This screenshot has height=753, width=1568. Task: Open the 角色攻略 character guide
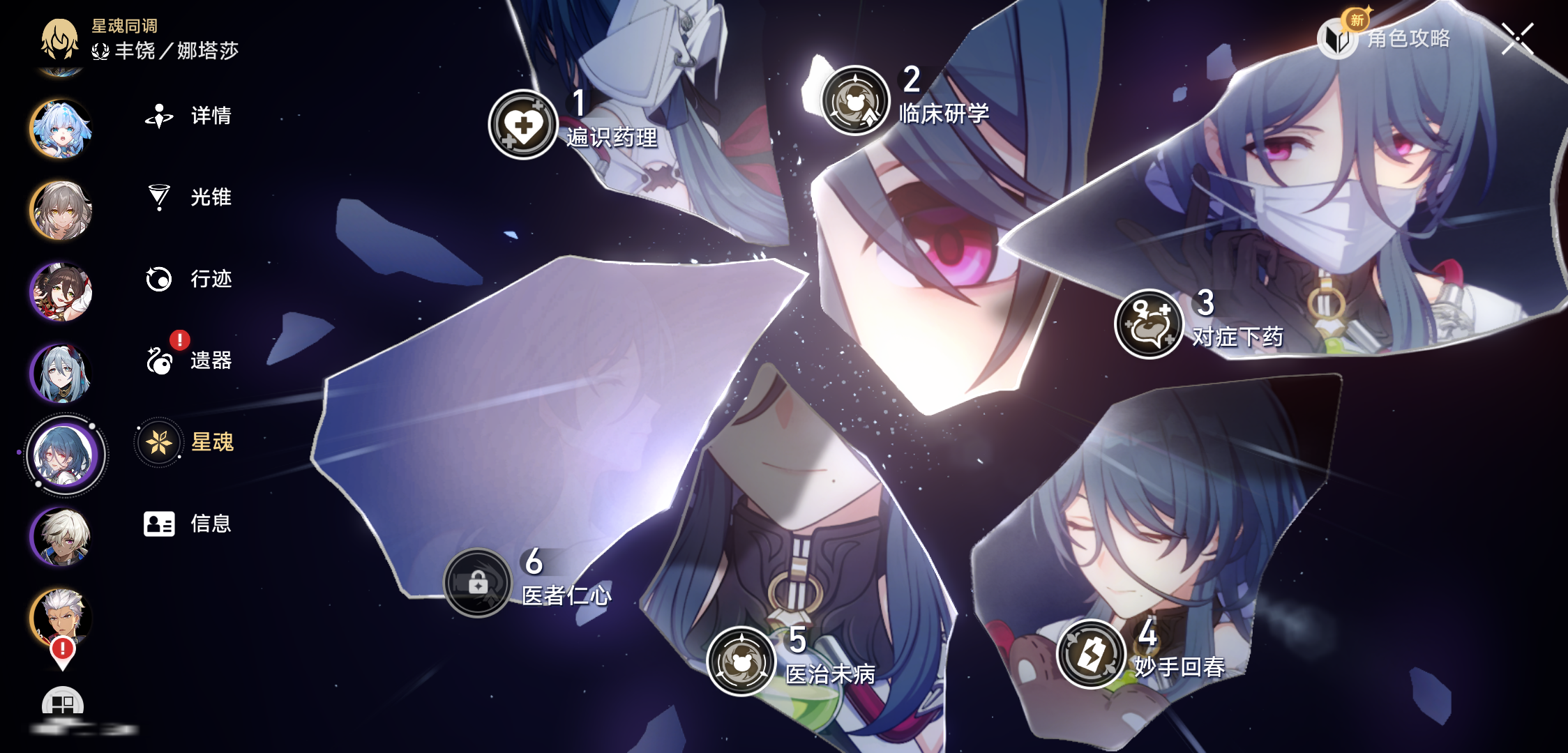tap(1388, 38)
